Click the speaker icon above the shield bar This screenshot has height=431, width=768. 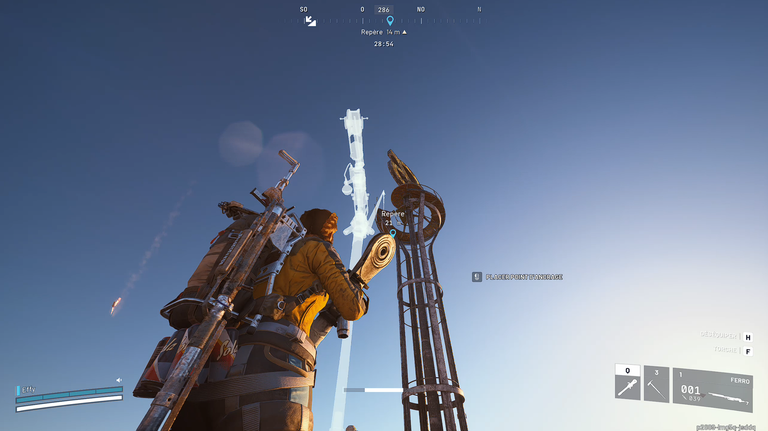click(x=118, y=380)
